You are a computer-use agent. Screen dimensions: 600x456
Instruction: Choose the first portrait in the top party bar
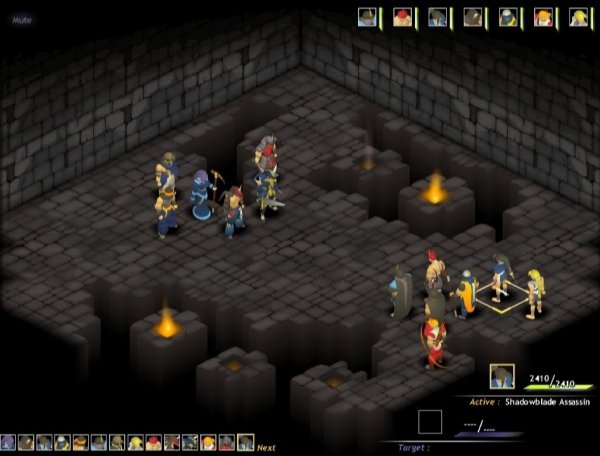point(367,17)
